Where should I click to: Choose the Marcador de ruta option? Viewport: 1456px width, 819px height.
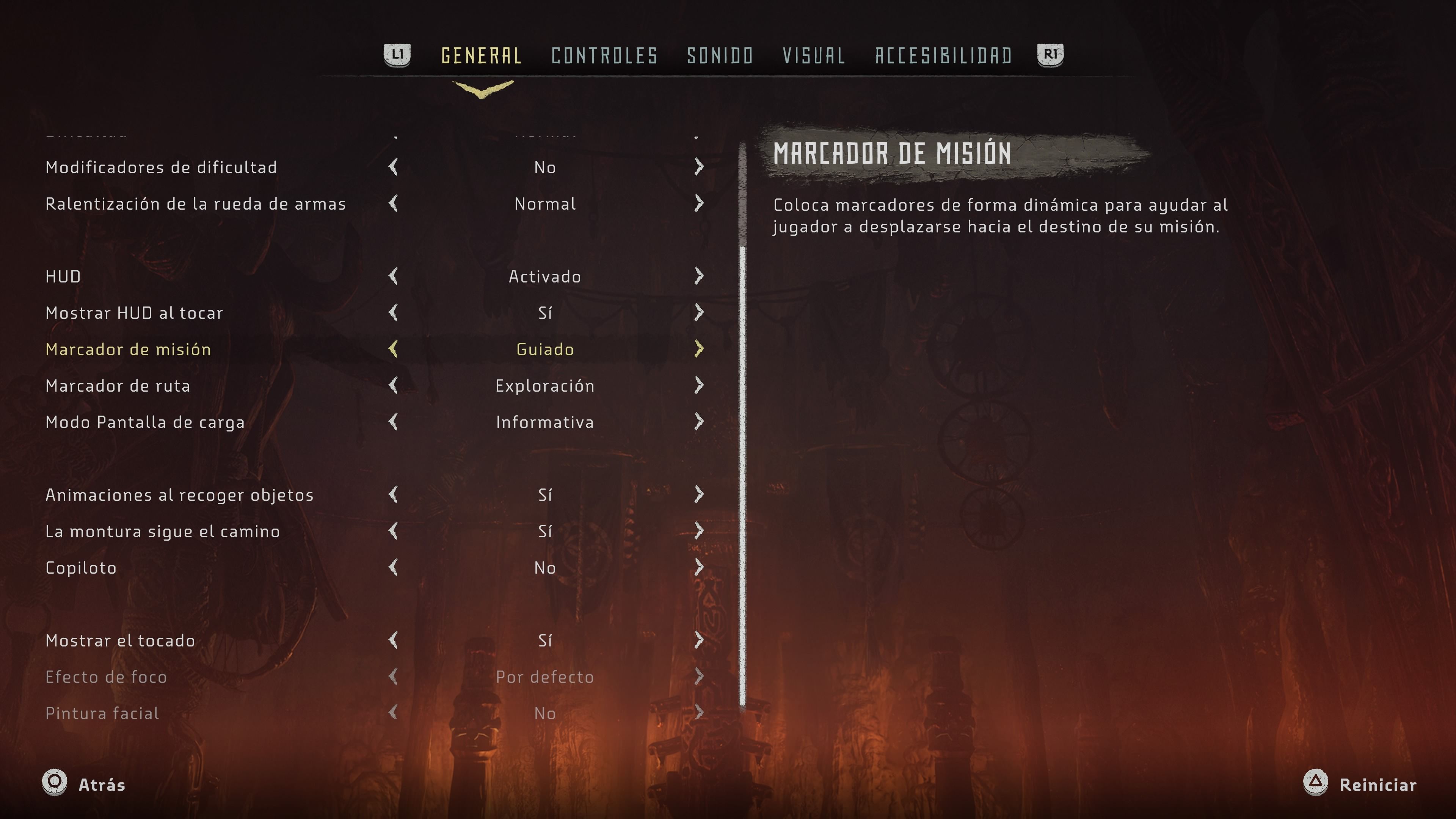click(x=118, y=386)
